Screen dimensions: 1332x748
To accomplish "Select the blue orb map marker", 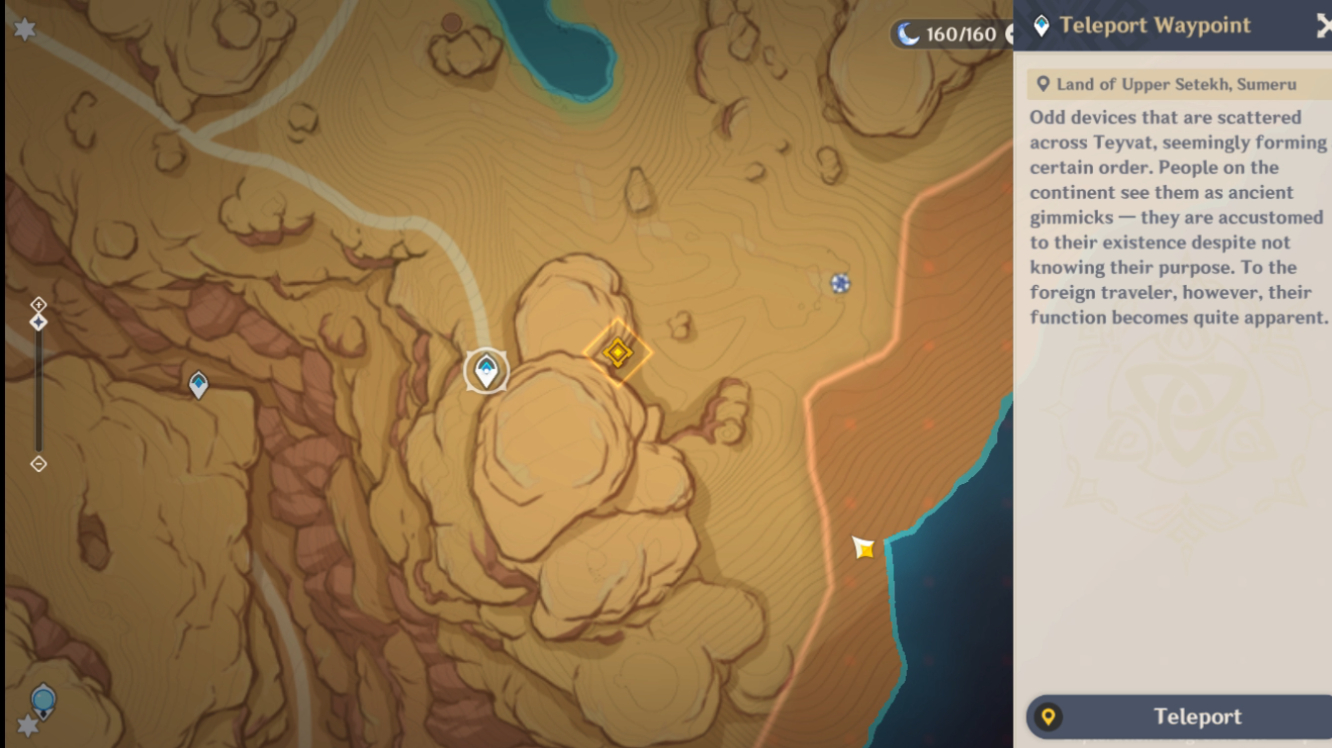I will (x=43, y=699).
